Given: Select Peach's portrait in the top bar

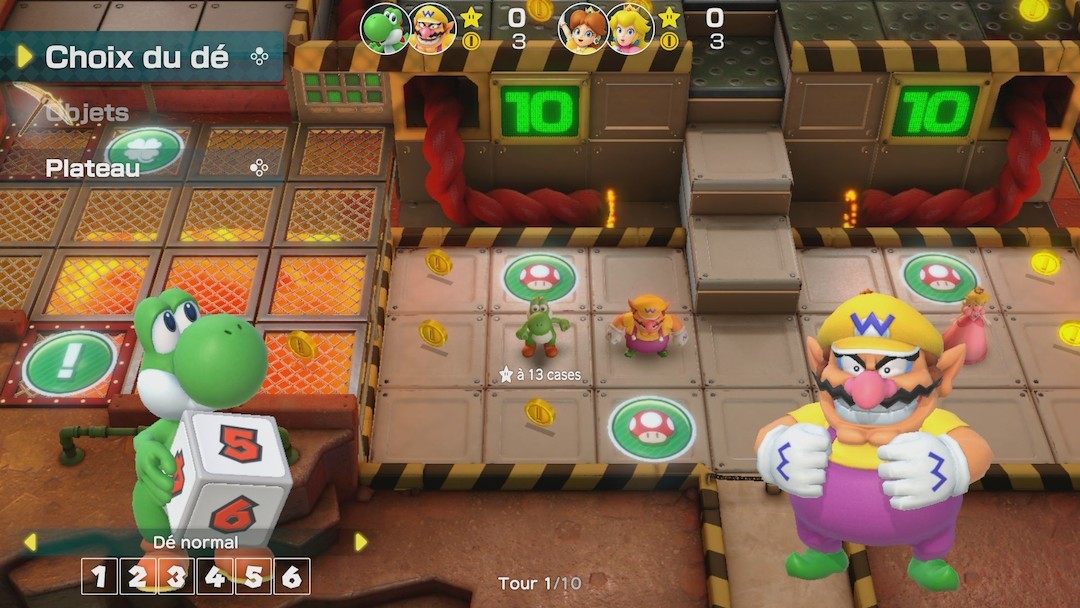Looking at the screenshot, I should click(x=631, y=28).
